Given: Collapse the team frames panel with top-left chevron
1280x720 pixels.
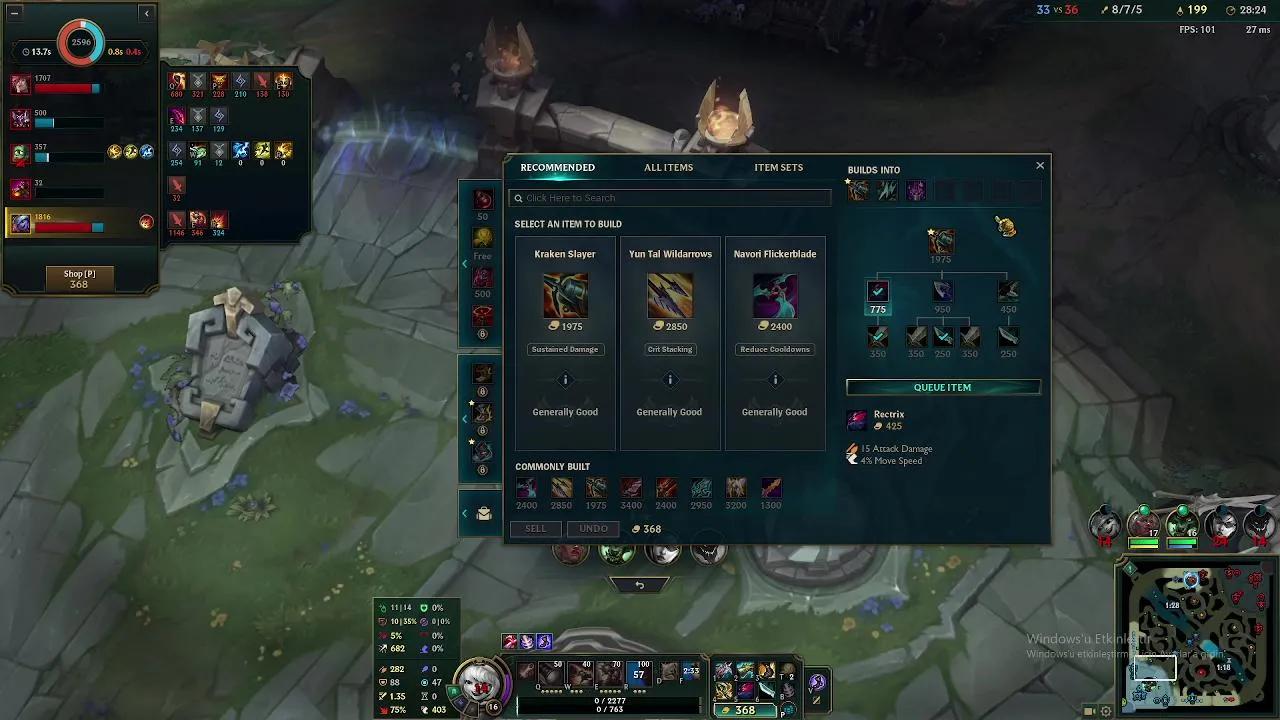Looking at the screenshot, I should pyautogui.click(x=146, y=13).
